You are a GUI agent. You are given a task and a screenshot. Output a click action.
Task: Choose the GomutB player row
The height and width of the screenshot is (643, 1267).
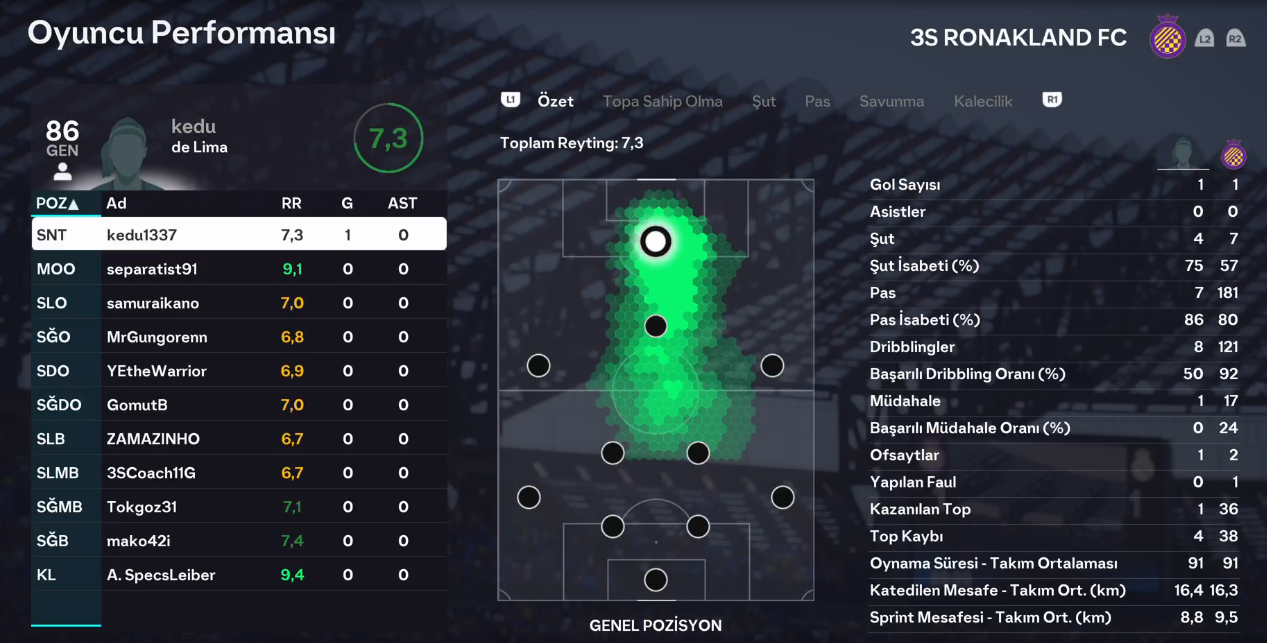pyautogui.click(x=239, y=405)
